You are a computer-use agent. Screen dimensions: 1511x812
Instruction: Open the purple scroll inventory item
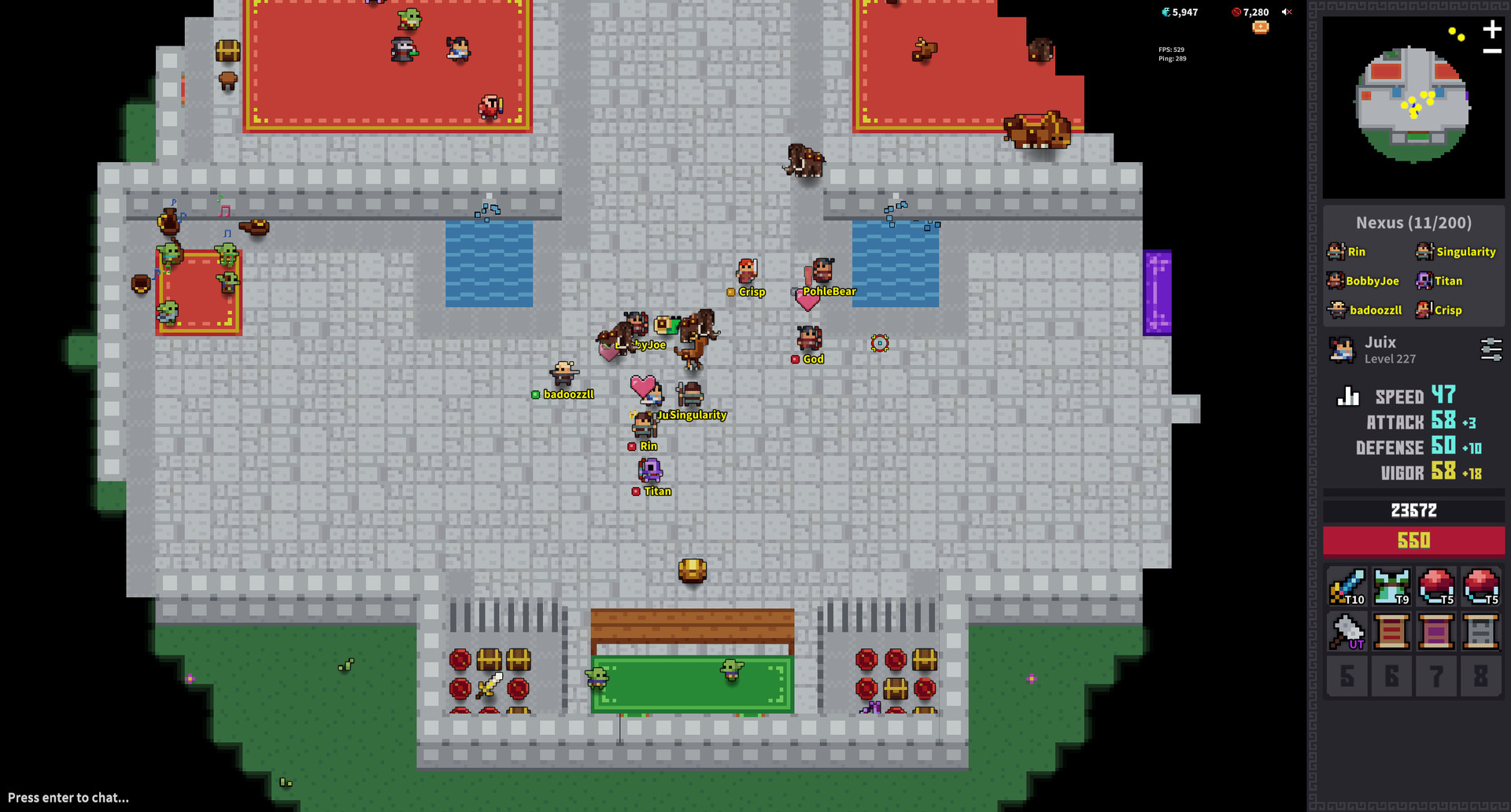1436,631
